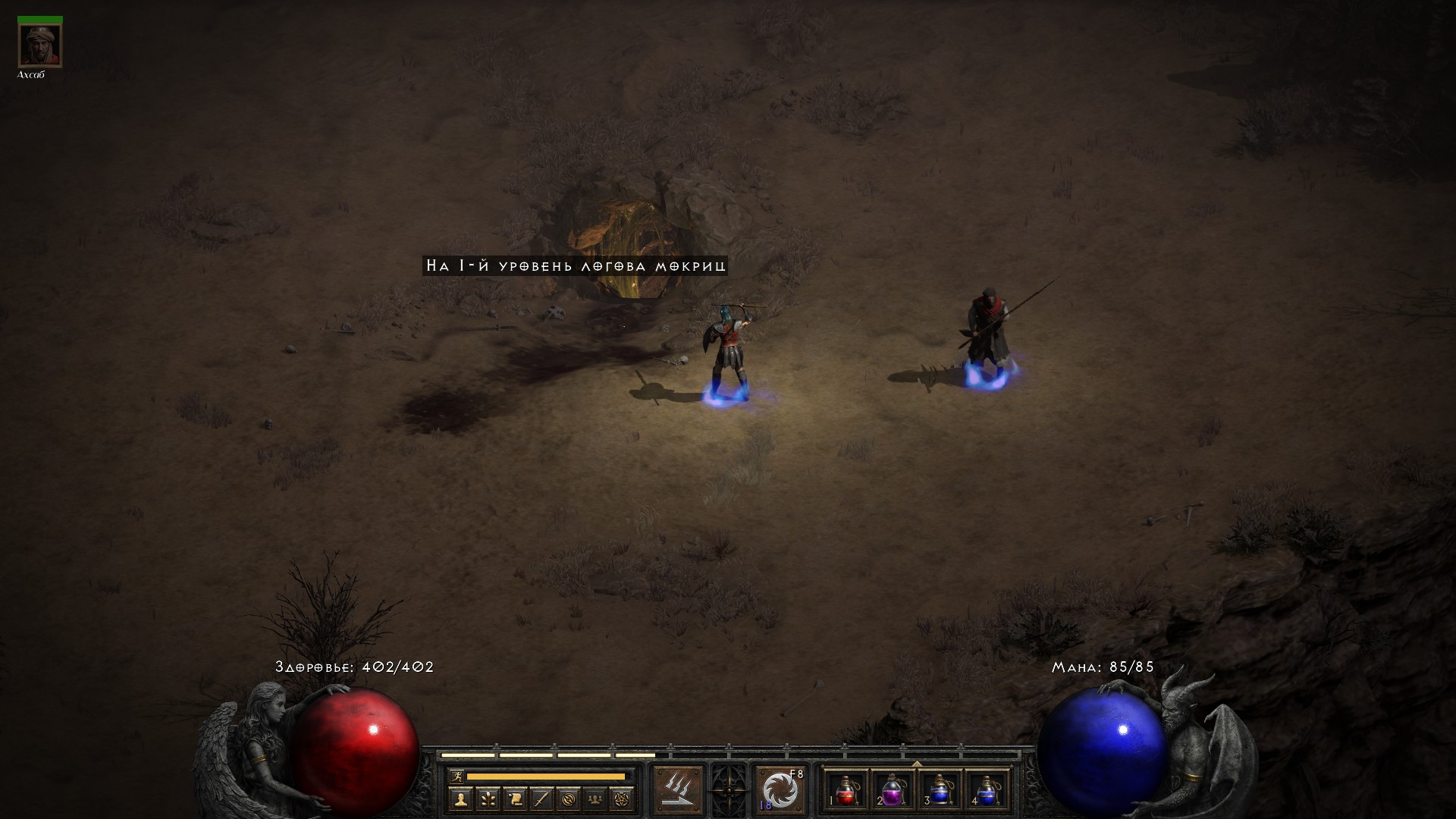Screen dimensions: 1456x819
Task: Use the red health potion in slot 1
Action: [x=847, y=790]
